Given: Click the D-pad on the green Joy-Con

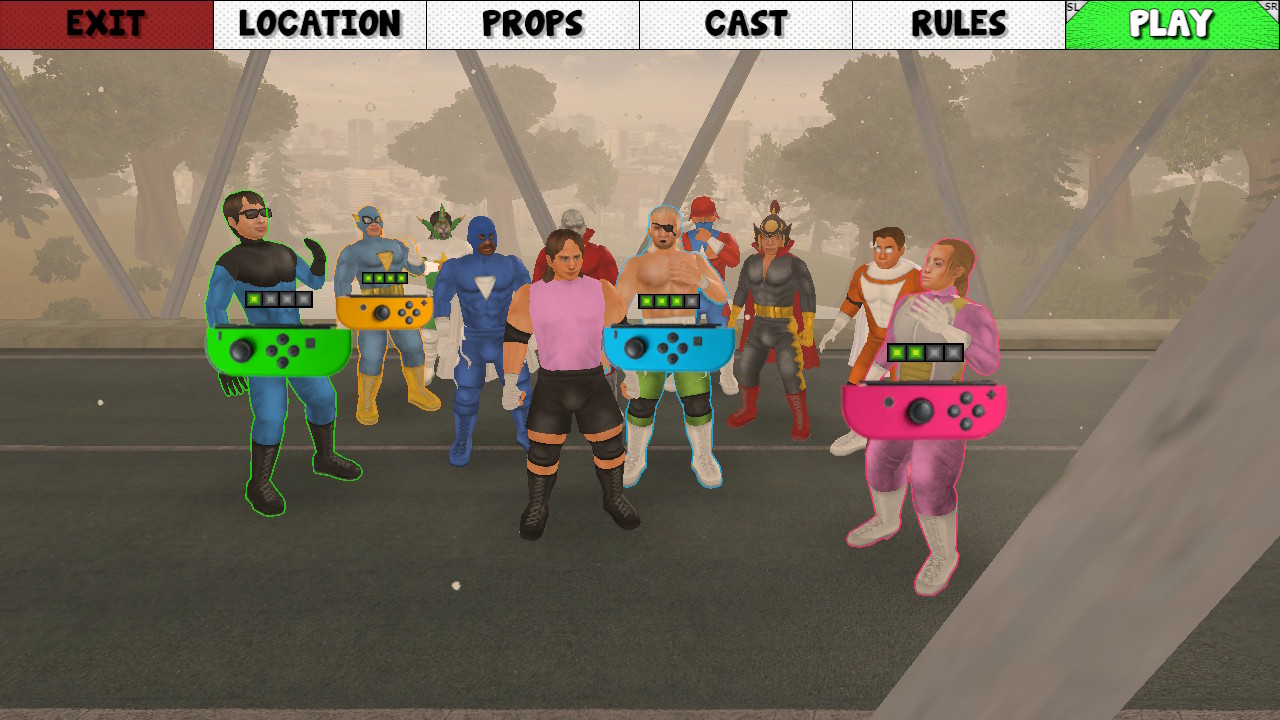Looking at the screenshot, I should coord(281,352).
